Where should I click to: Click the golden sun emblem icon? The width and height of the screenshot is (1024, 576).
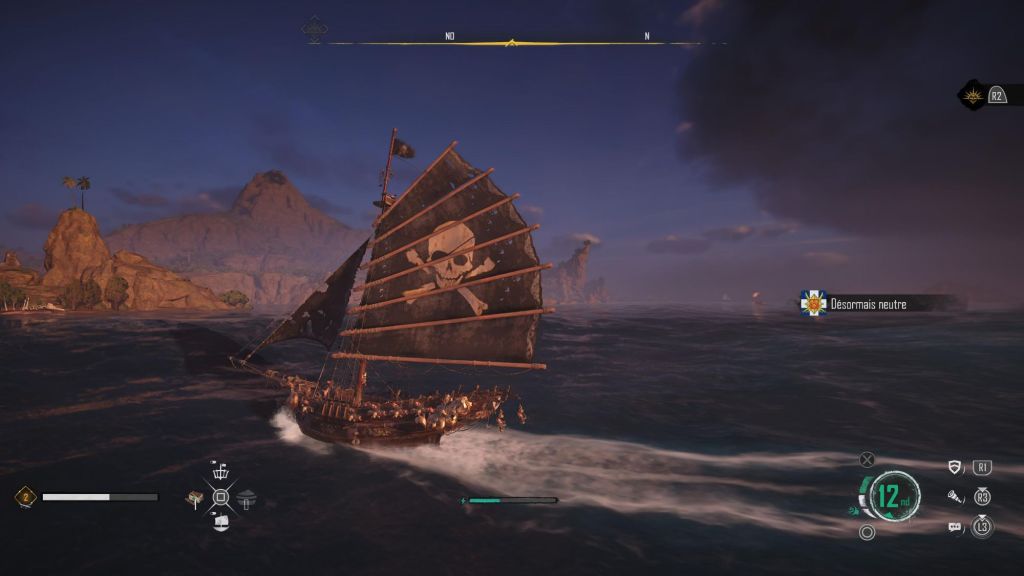(970, 95)
